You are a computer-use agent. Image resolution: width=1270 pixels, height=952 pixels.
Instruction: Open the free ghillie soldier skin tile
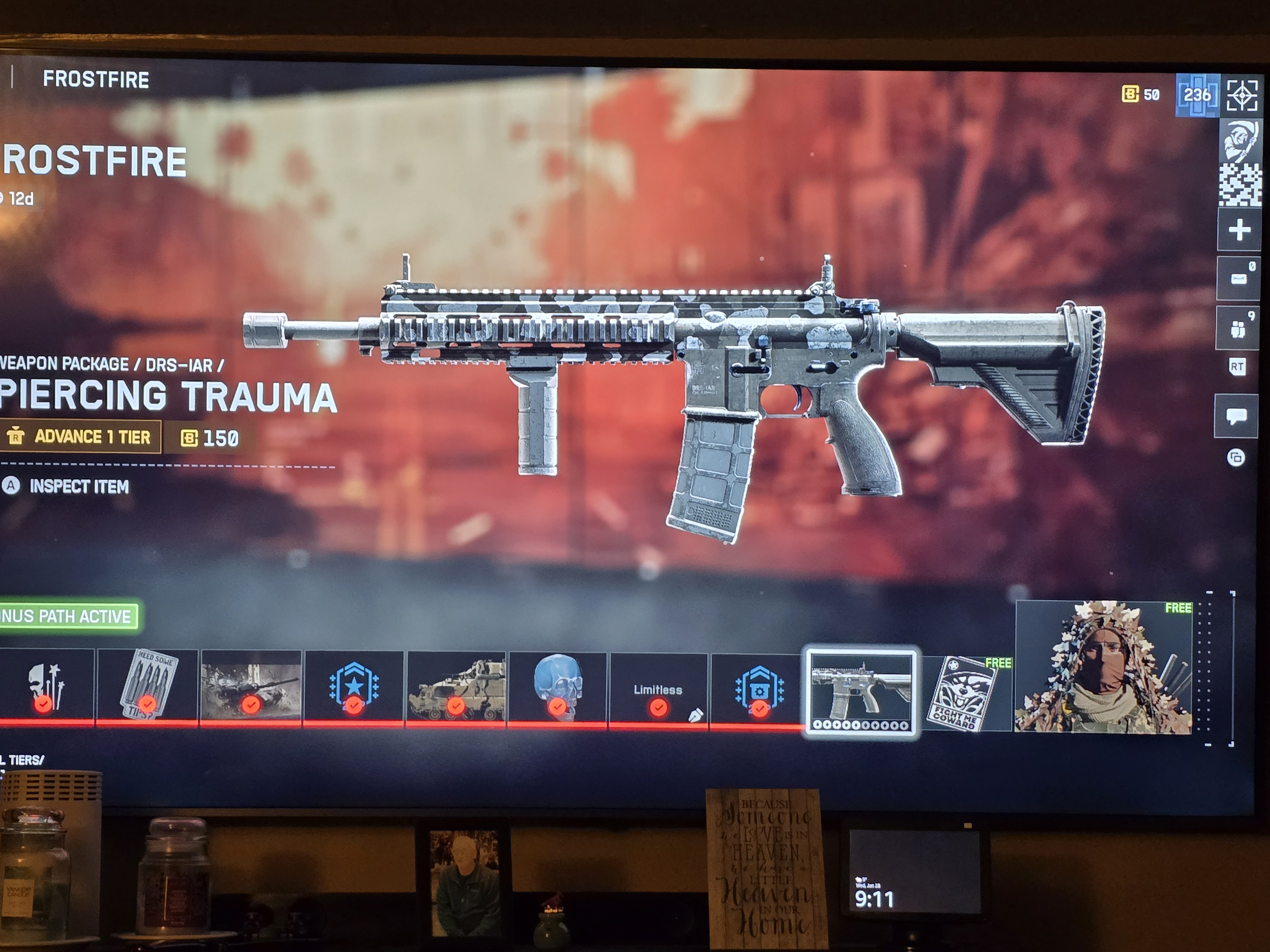1103,667
